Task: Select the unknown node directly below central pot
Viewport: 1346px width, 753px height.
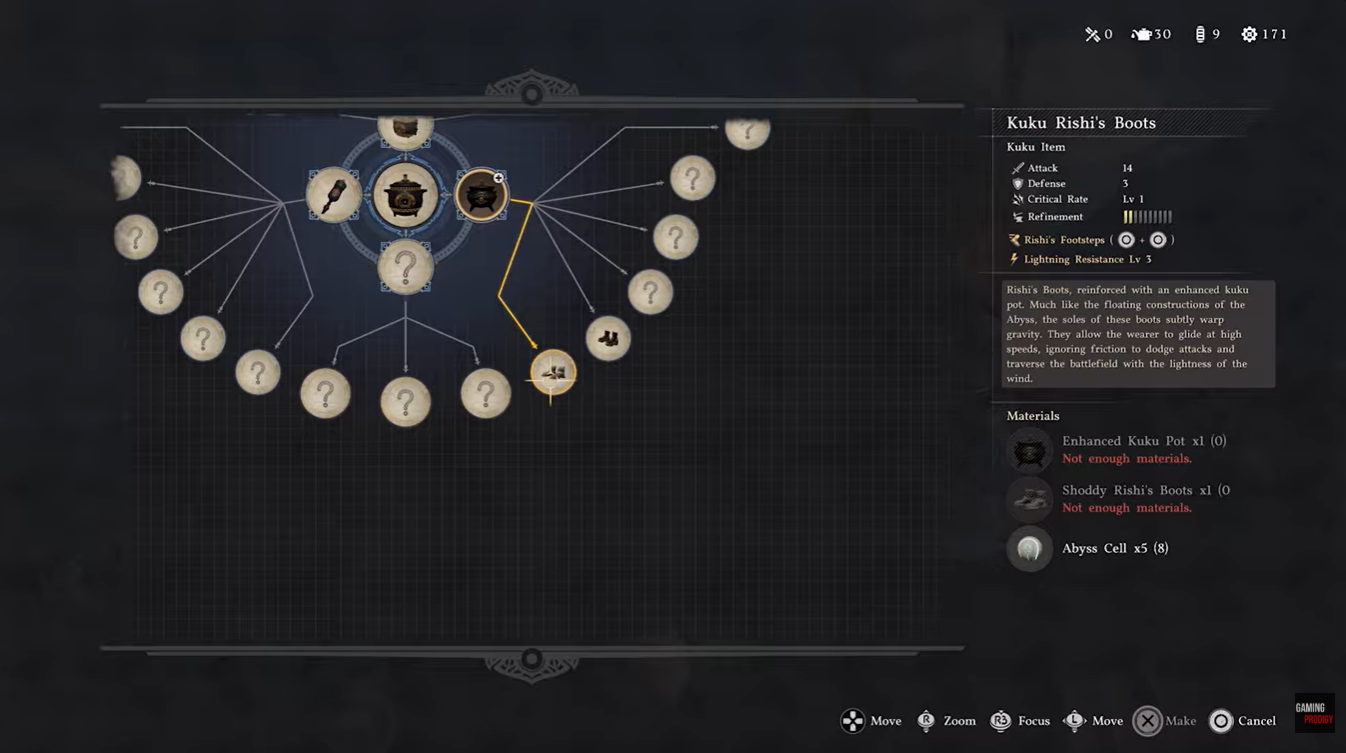Action: pyautogui.click(x=405, y=268)
